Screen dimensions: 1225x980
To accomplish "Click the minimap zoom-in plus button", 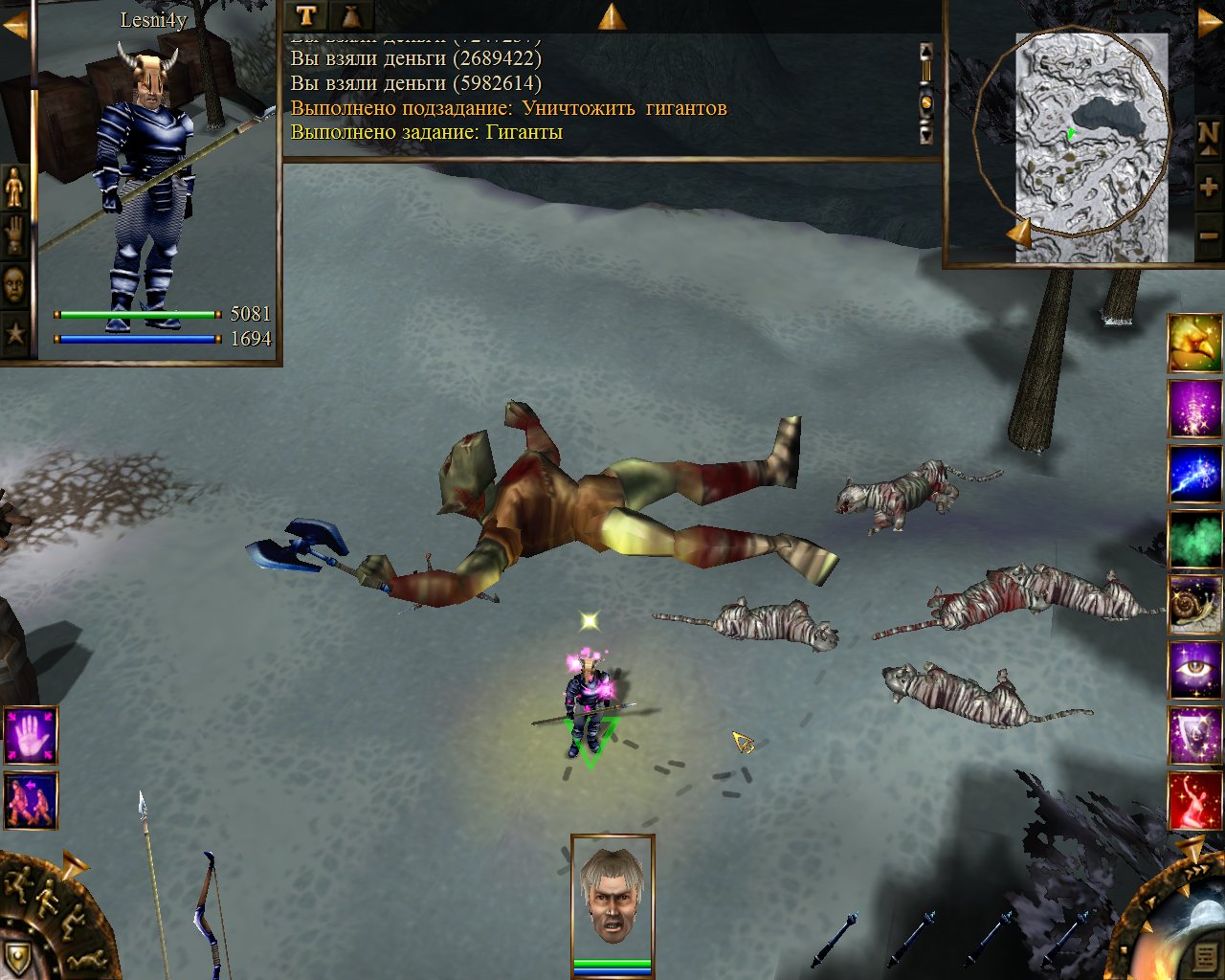I will point(1209,187).
